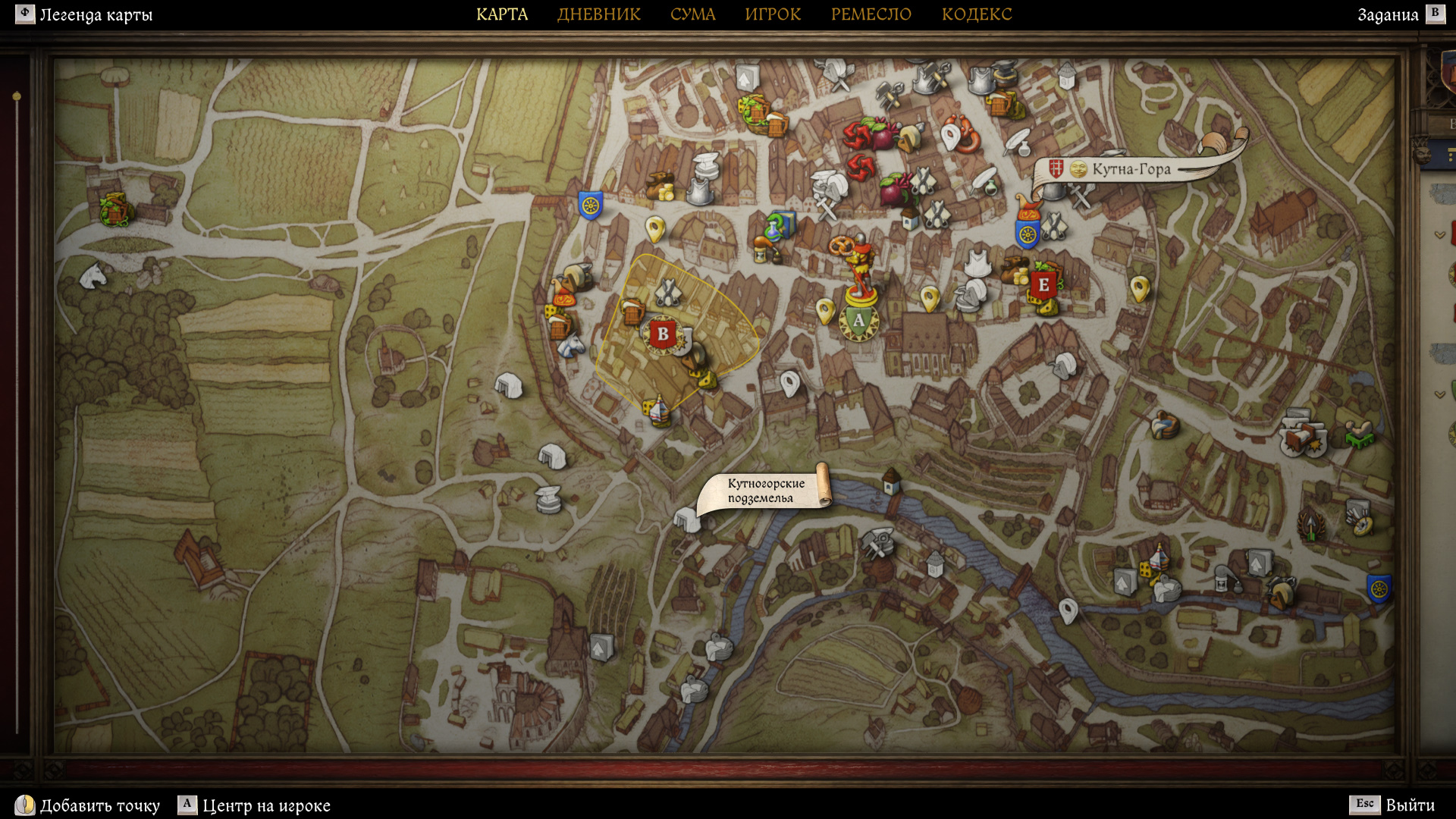The width and height of the screenshot is (1456, 819).
Task: Click the green quest marker A
Action: coord(858,321)
